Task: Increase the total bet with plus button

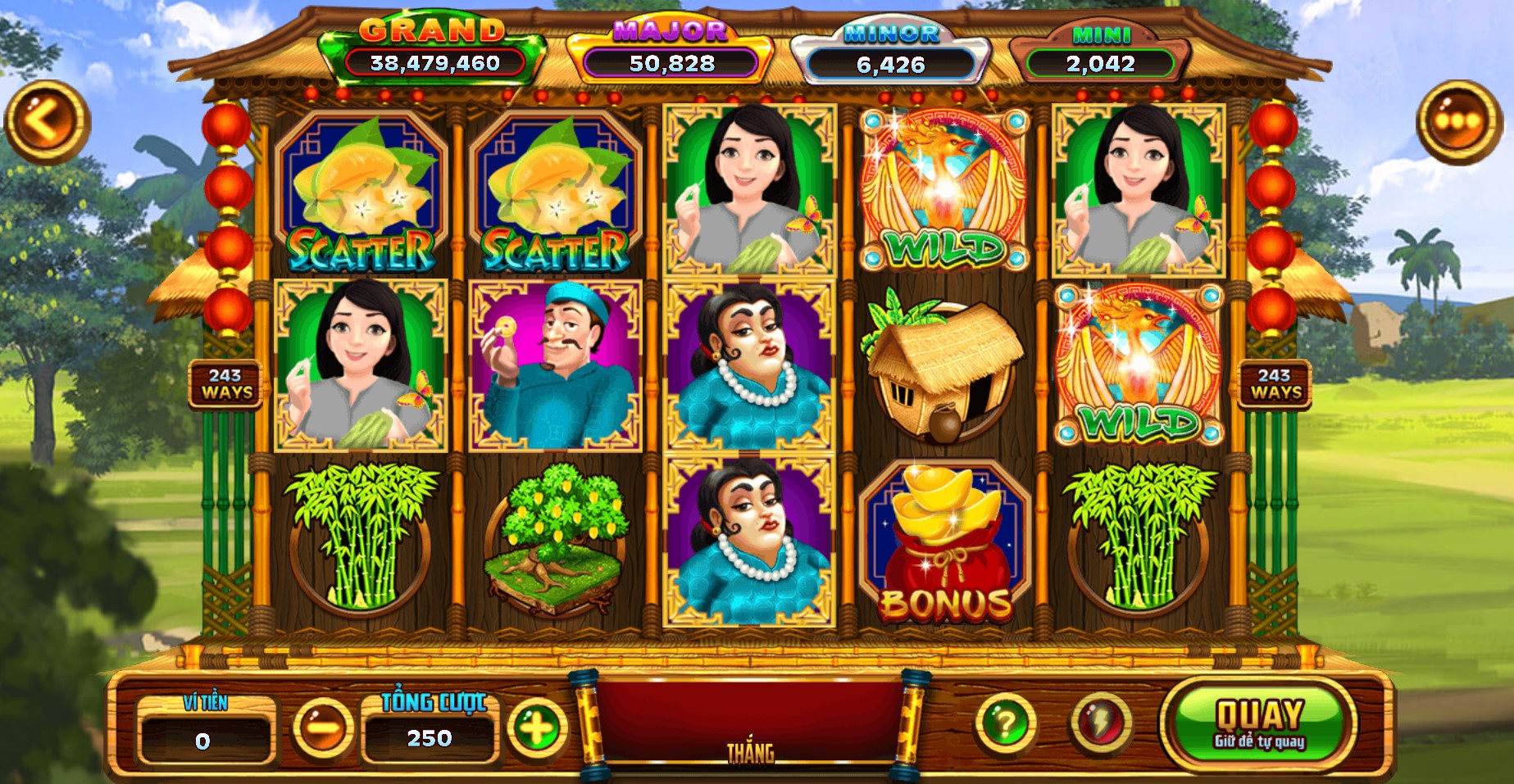Action: (x=537, y=726)
